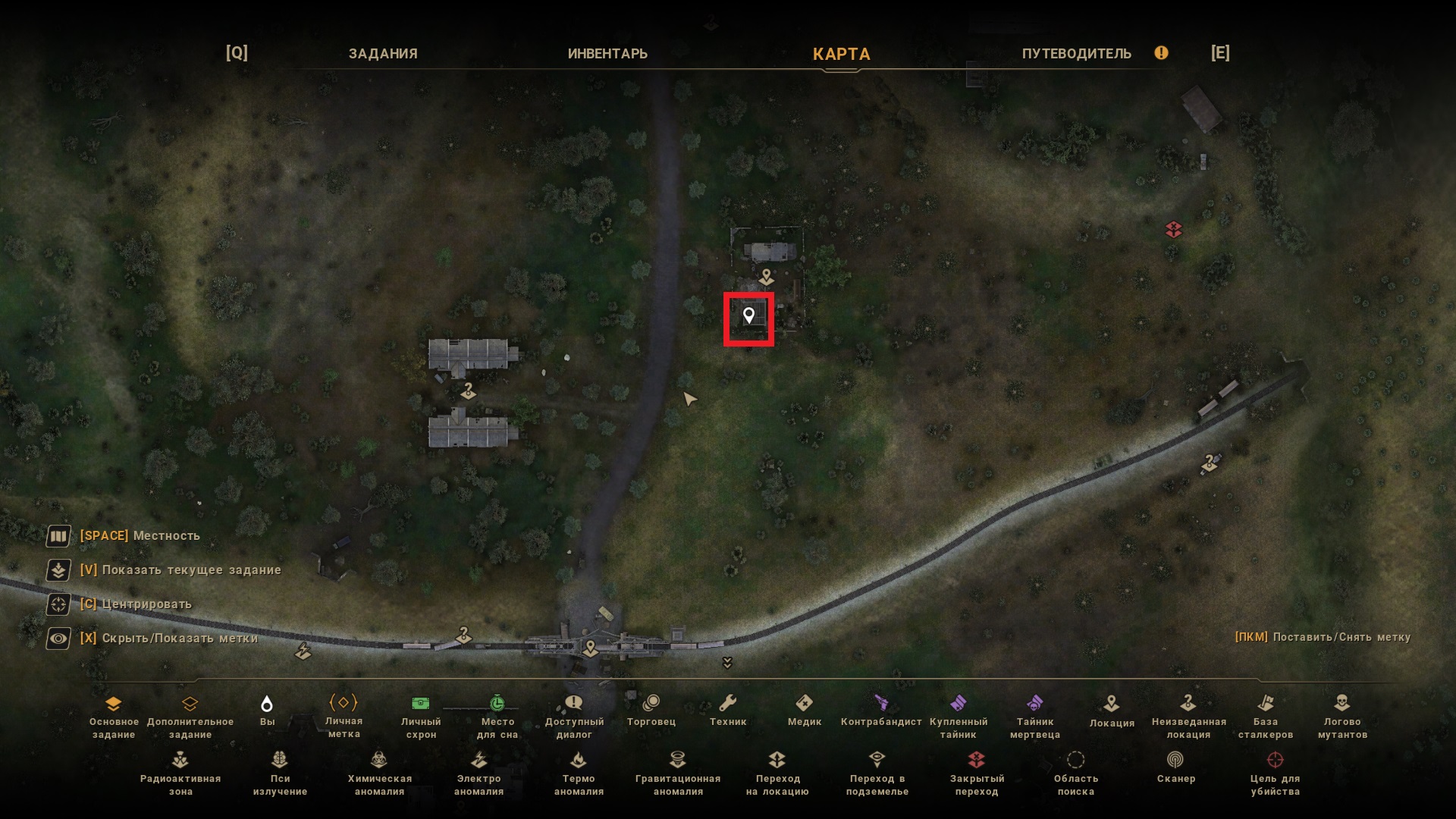Viewport: 1456px width, 819px height.
Task: Collapse the legend with the double-chevron arrow
Action: click(727, 664)
